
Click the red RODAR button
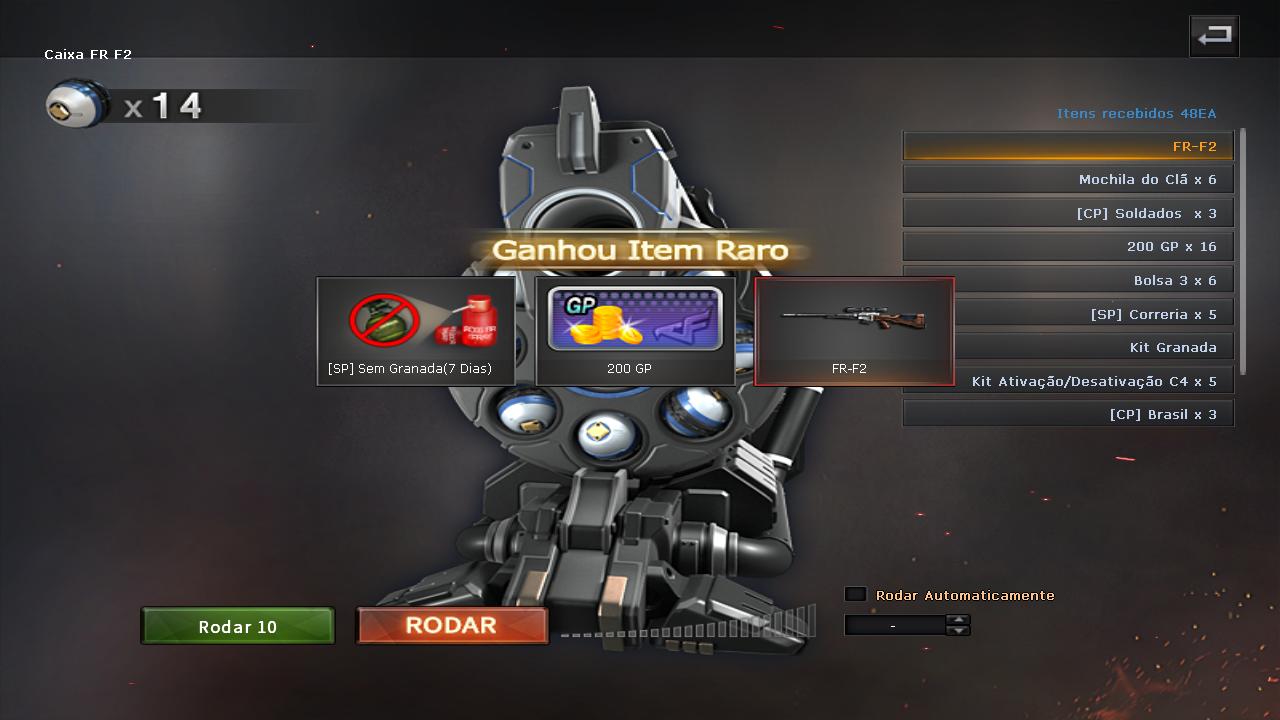coord(452,626)
